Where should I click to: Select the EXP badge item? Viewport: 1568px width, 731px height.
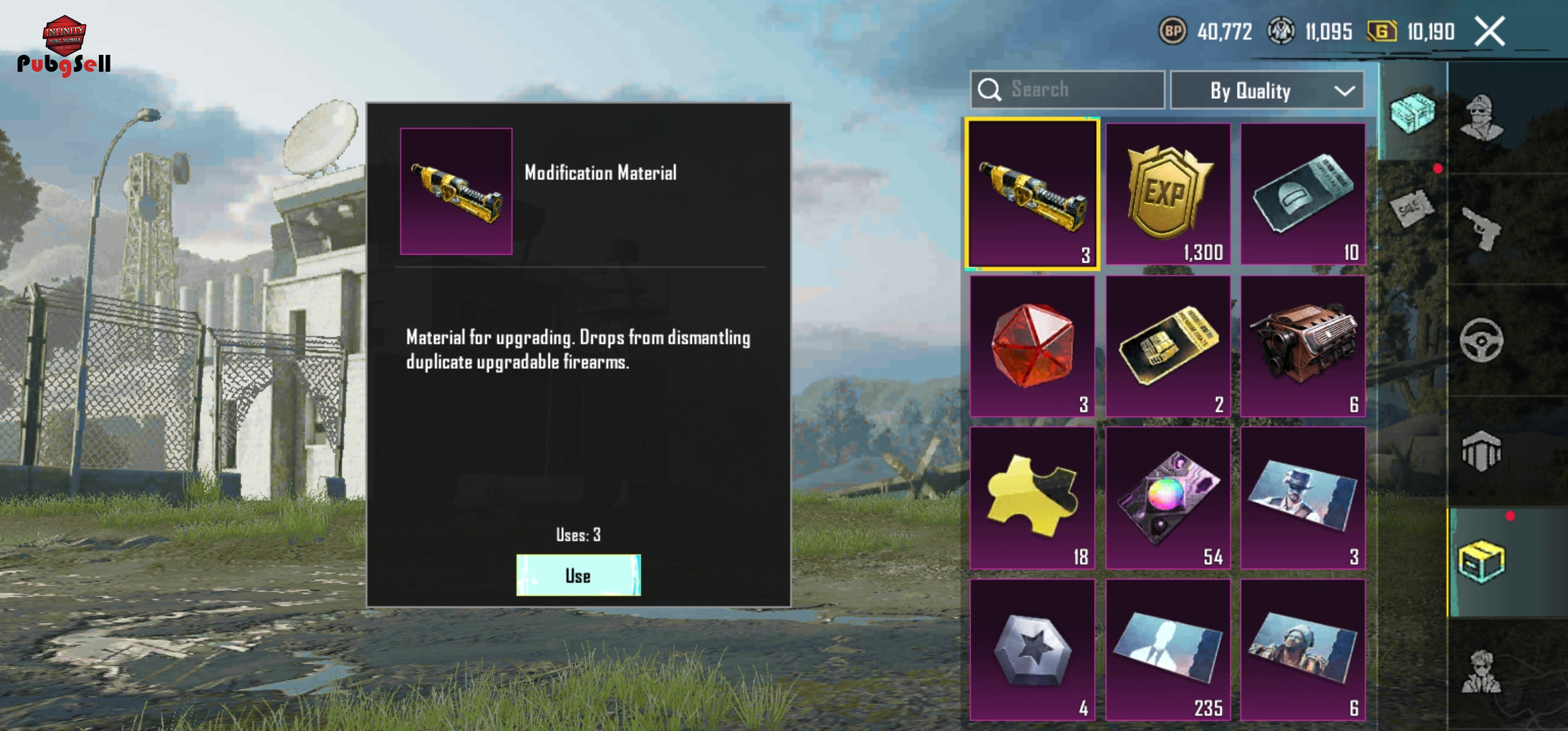tap(1168, 194)
